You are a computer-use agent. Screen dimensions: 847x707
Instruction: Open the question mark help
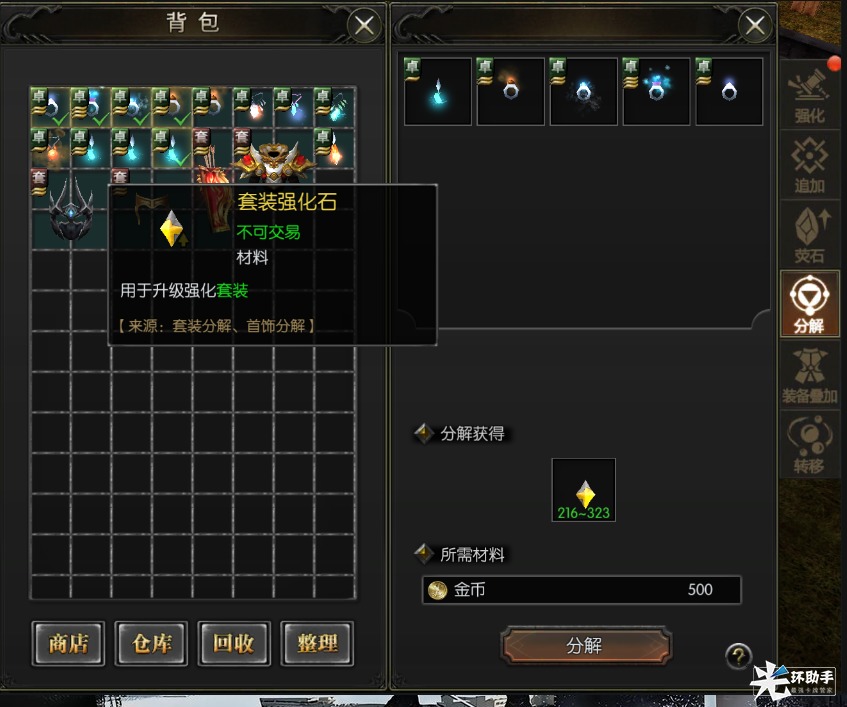pos(738,656)
